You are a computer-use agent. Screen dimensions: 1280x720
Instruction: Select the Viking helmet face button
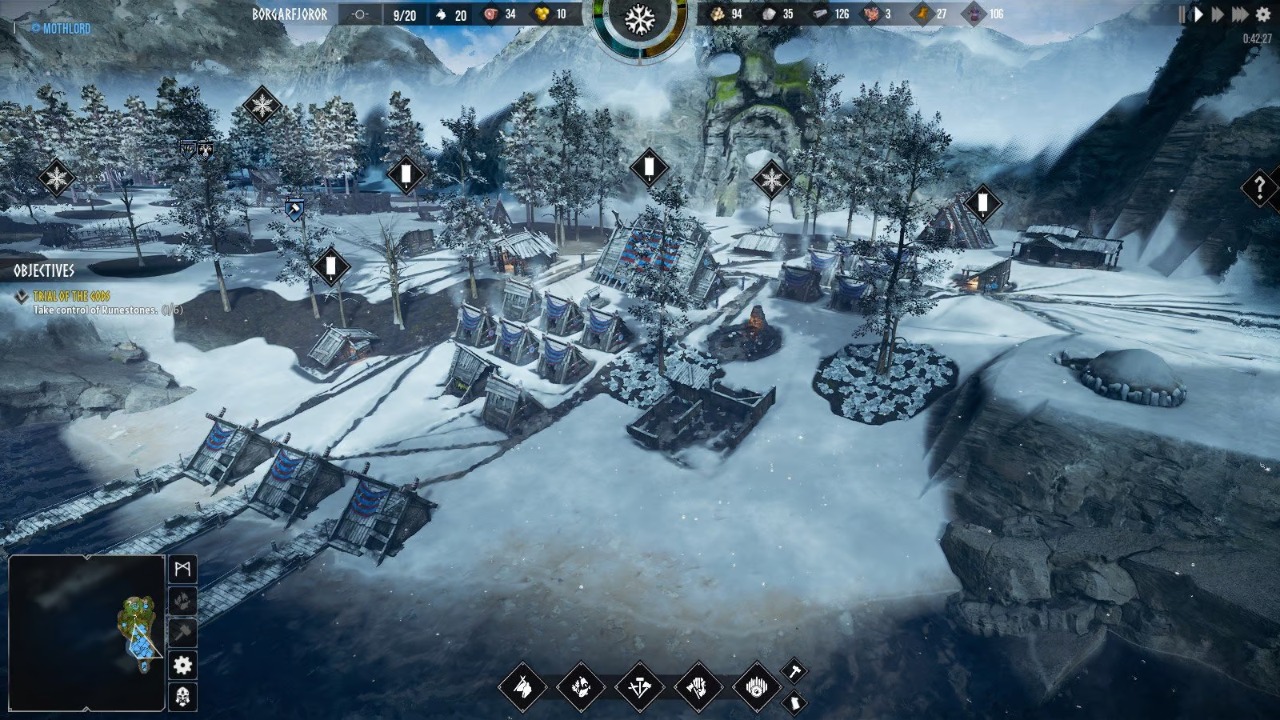pyautogui.click(x=183, y=697)
